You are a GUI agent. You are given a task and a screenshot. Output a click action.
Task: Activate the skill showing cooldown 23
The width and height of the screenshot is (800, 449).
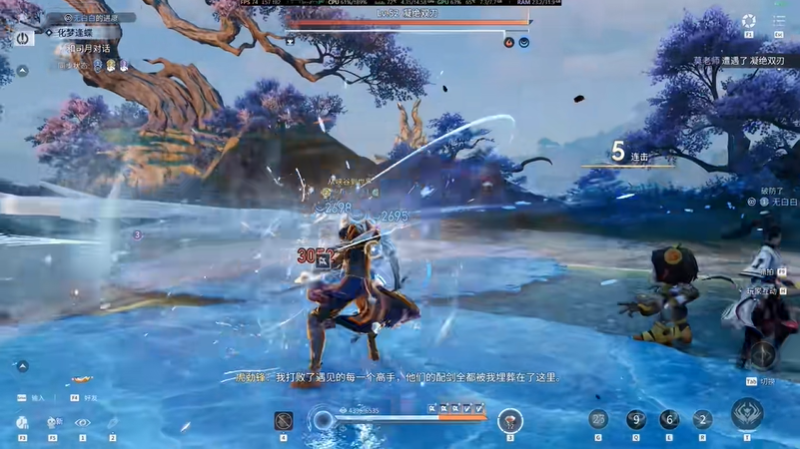tap(598, 420)
